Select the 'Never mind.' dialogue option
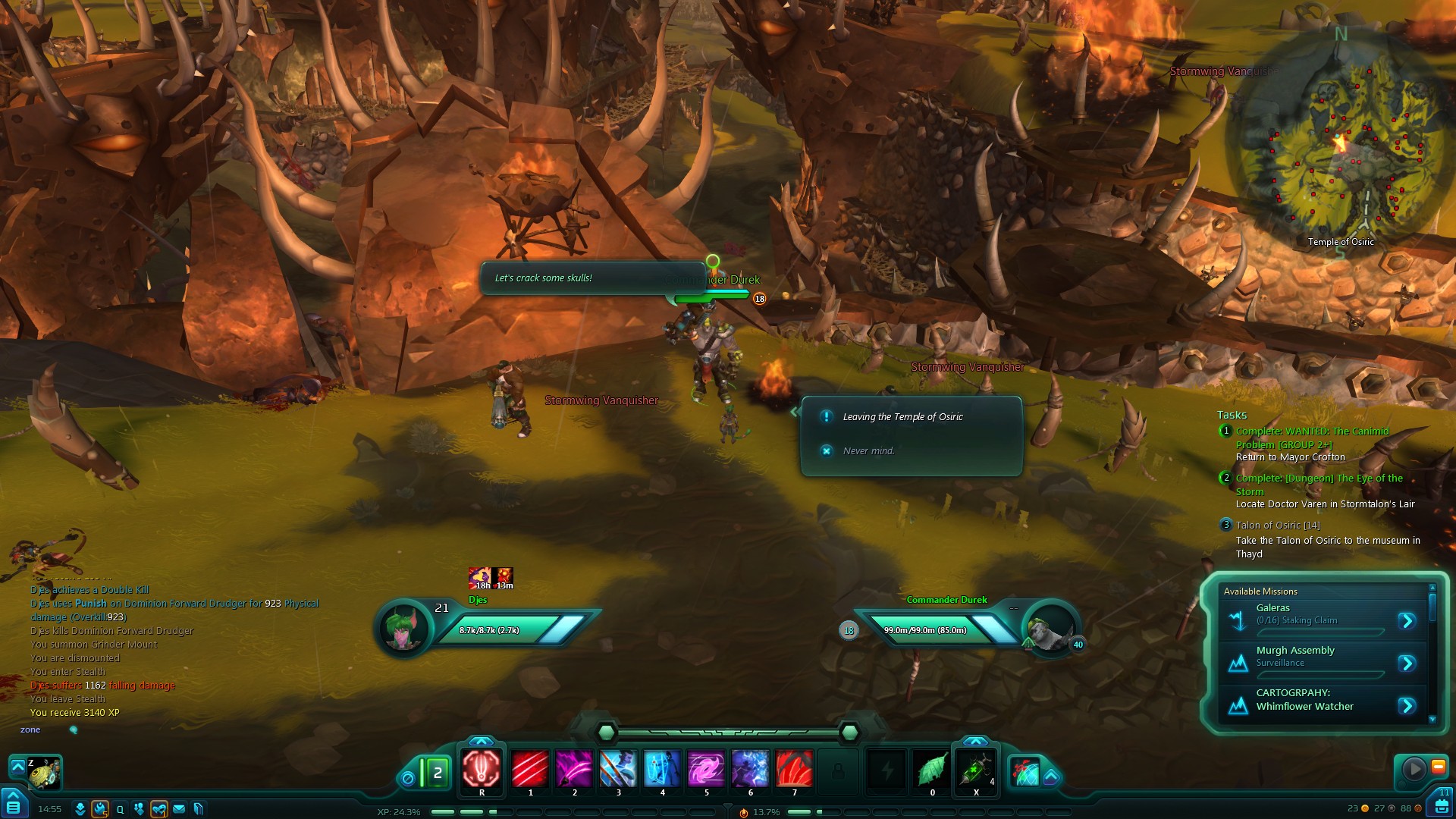 click(868, 451)
